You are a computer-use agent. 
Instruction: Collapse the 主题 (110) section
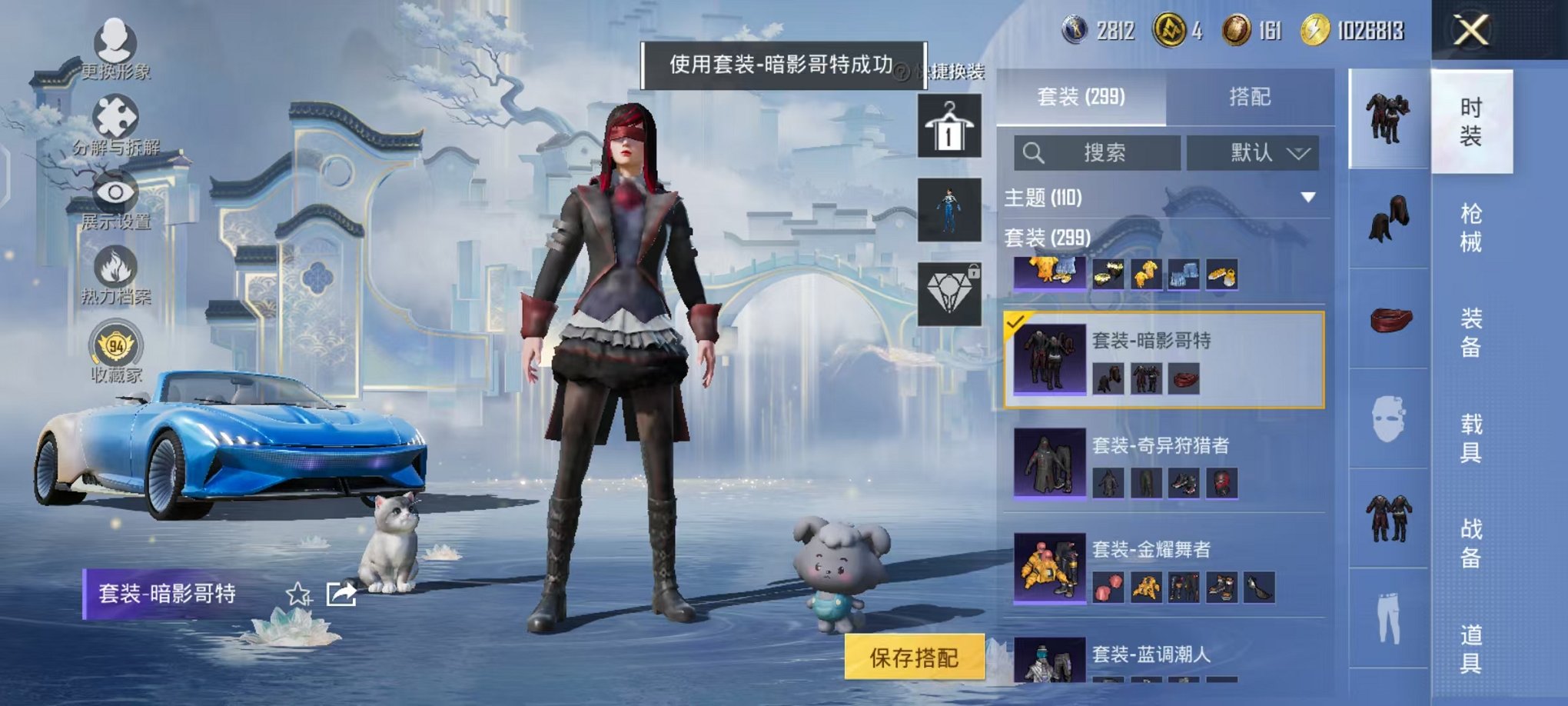(1307, 195)
